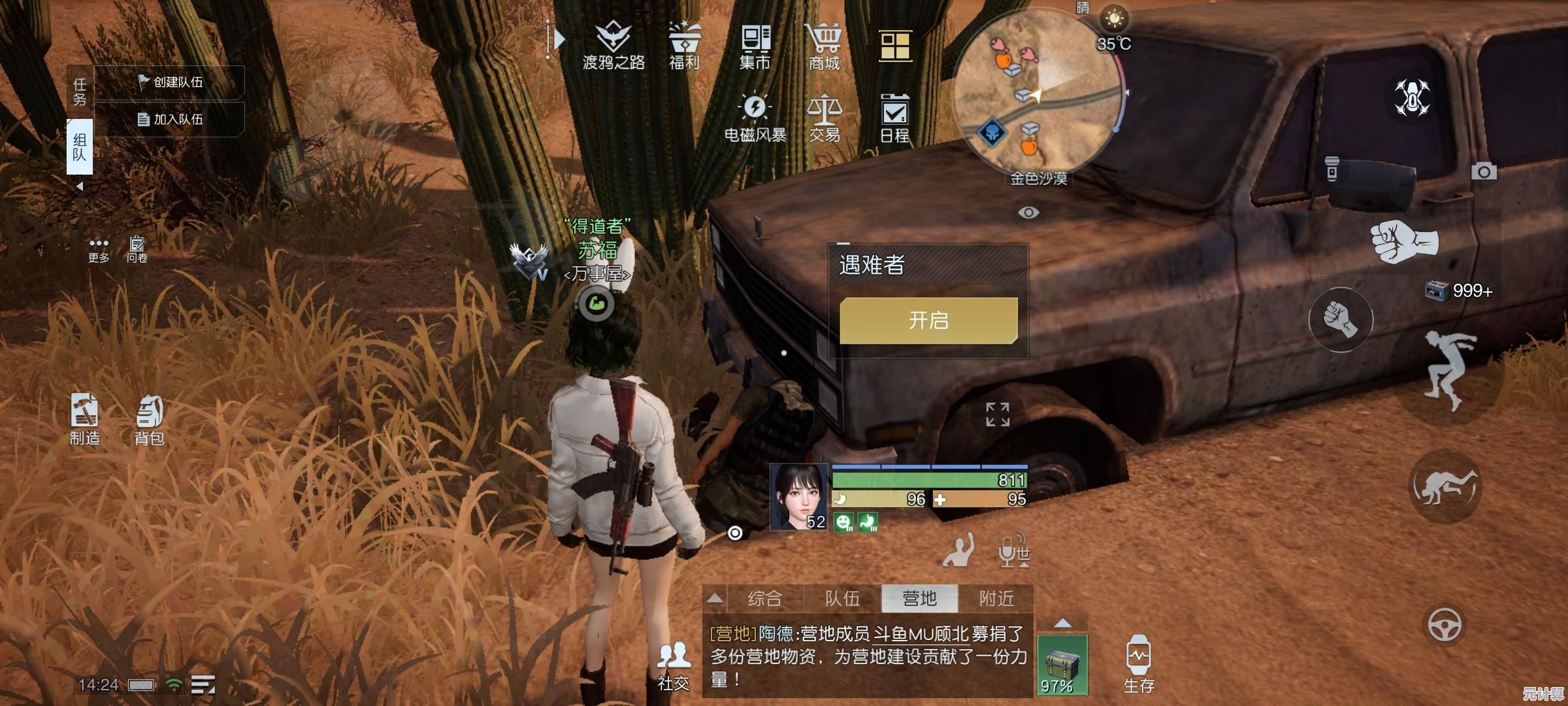Switch chat to the 队伍 tab
The height and width of the screenshot is (706, 1568).
point(842,598)
